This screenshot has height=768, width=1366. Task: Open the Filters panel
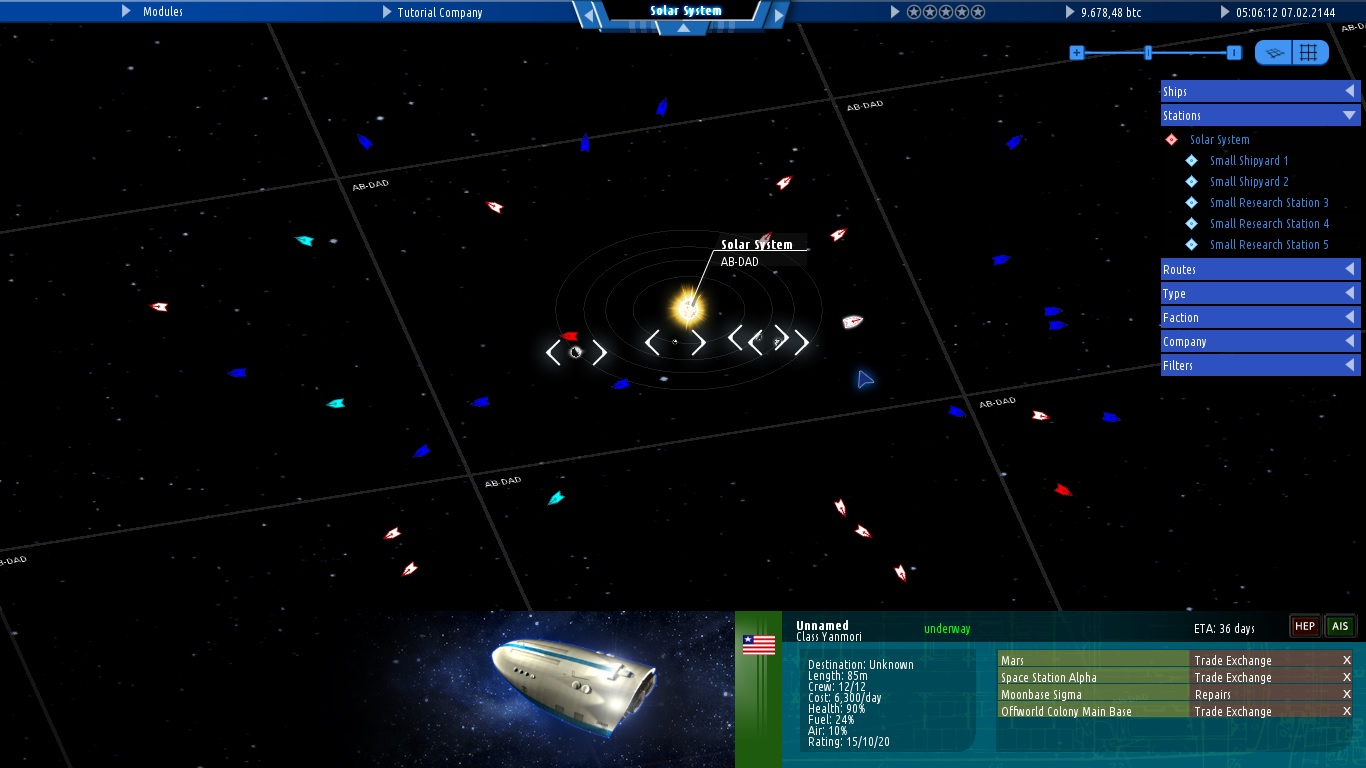(x=1259, y=365)
